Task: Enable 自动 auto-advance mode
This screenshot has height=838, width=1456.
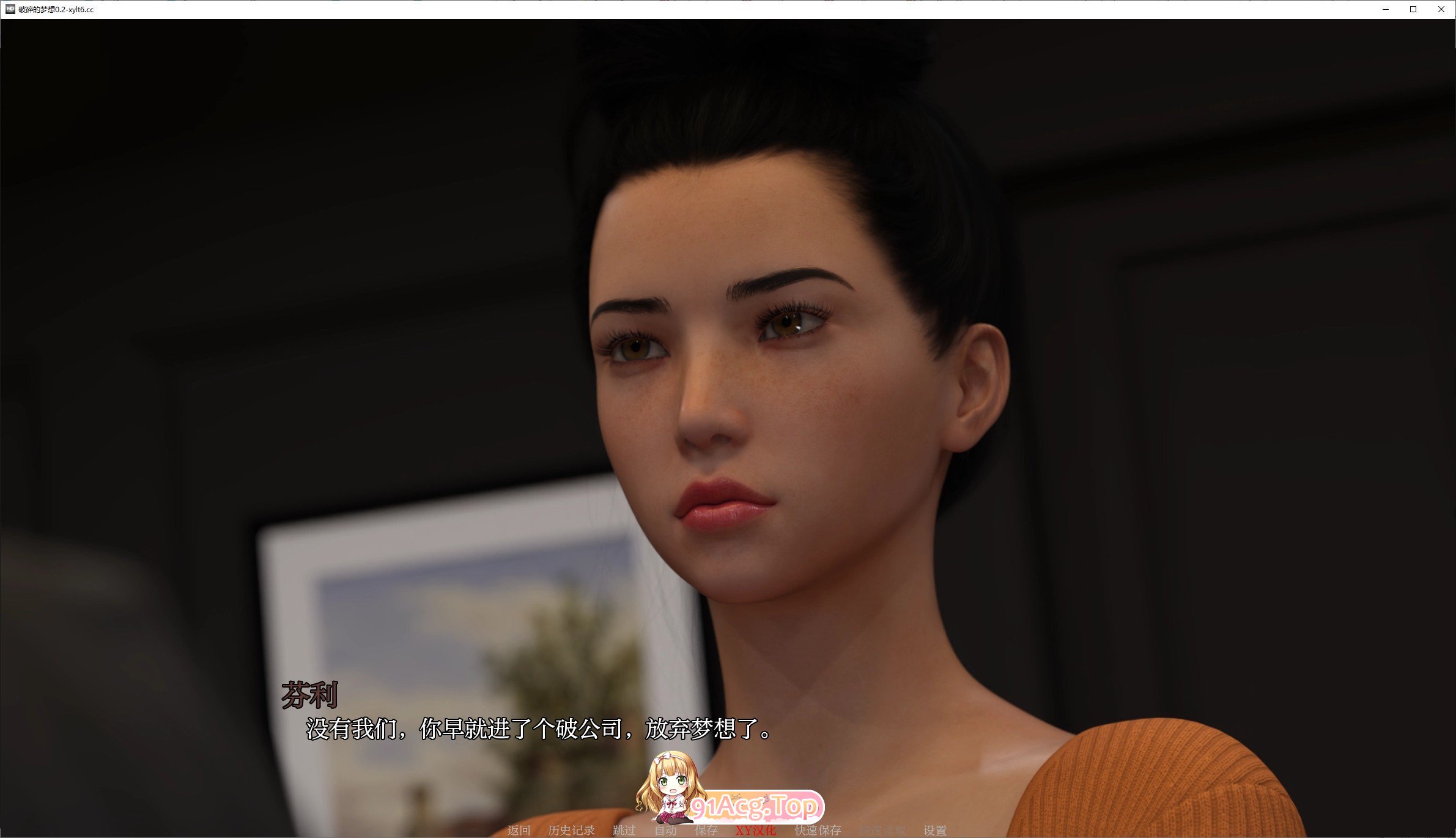Action: pos(665,831)
